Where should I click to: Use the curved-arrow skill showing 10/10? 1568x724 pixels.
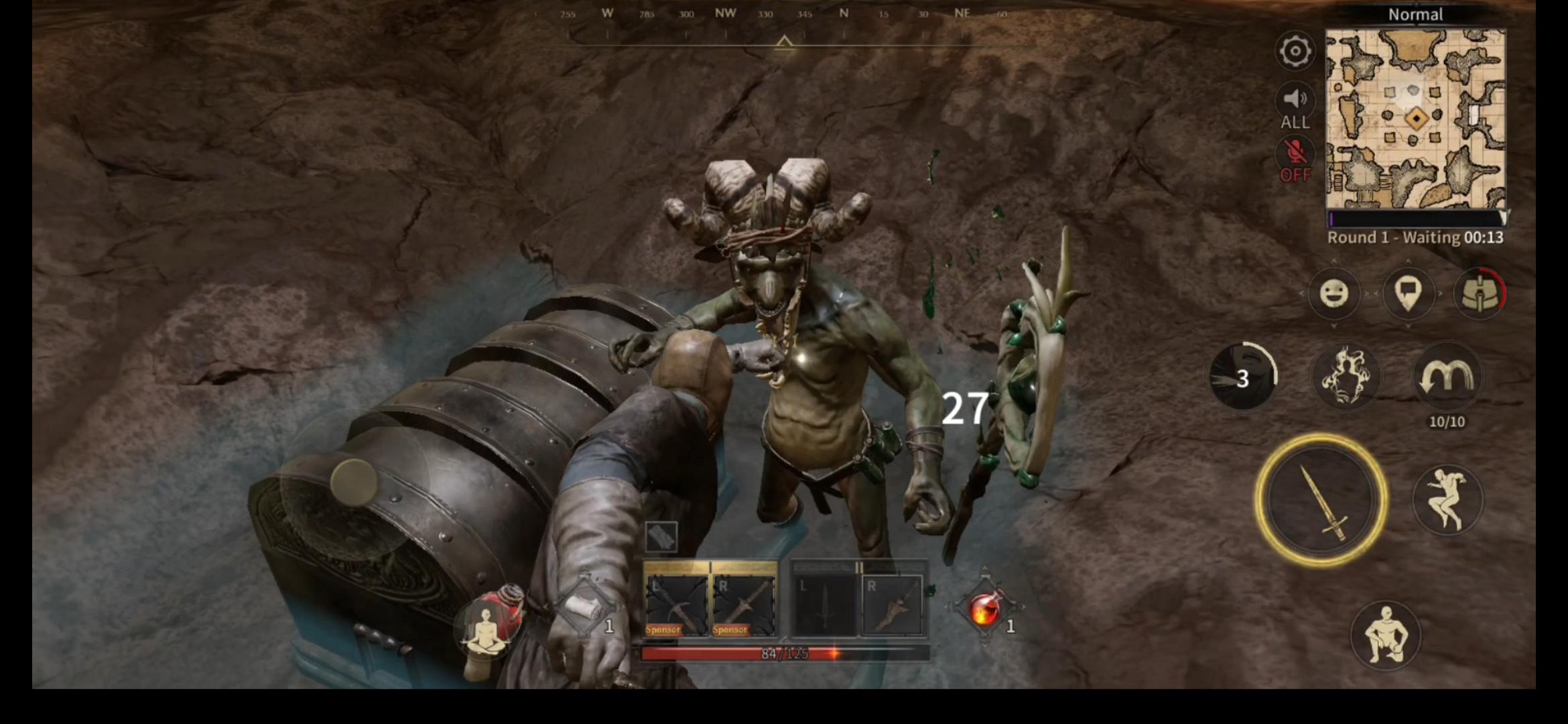pos(1446,377)
